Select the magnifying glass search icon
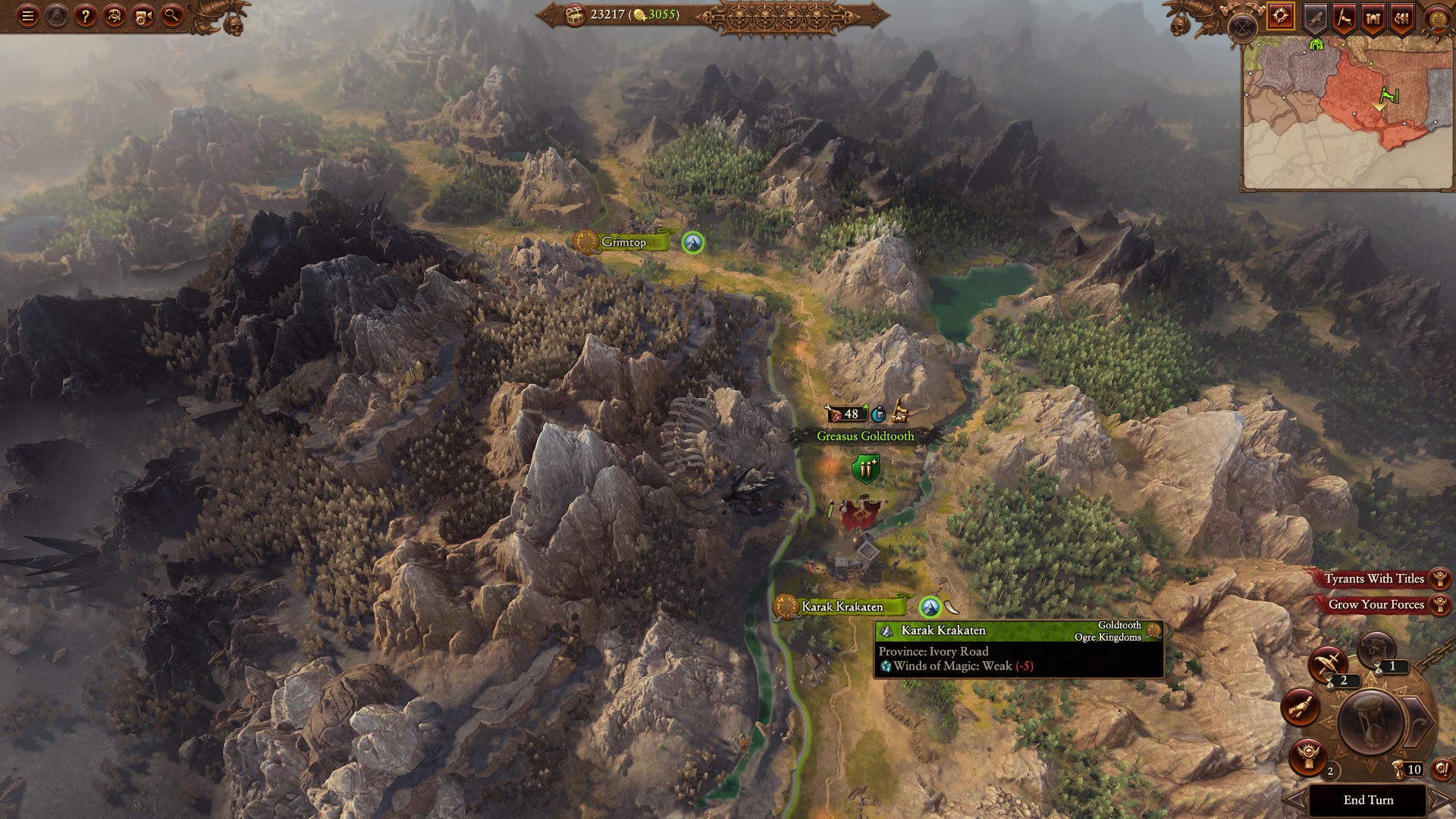The width and height of the screenshot is (1456, 819). tap(172, 17)
